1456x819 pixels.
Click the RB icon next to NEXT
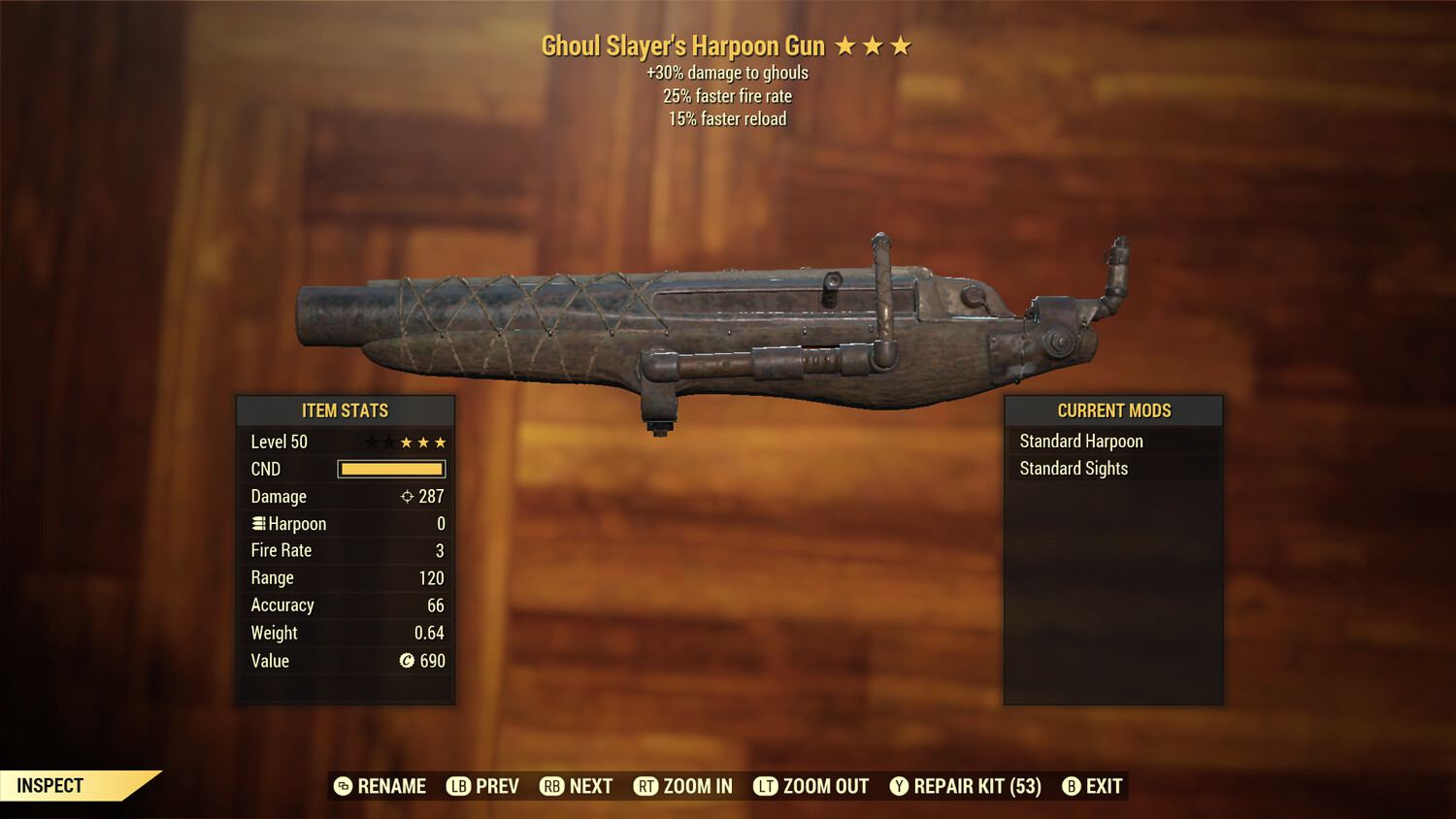point(552,786)
